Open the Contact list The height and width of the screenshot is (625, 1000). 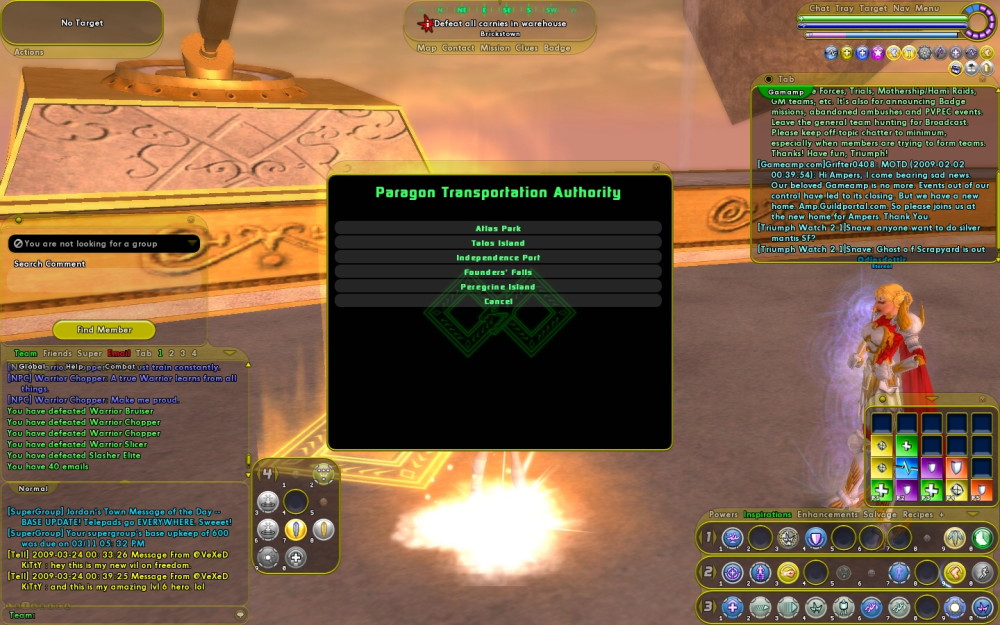[458, 48]
